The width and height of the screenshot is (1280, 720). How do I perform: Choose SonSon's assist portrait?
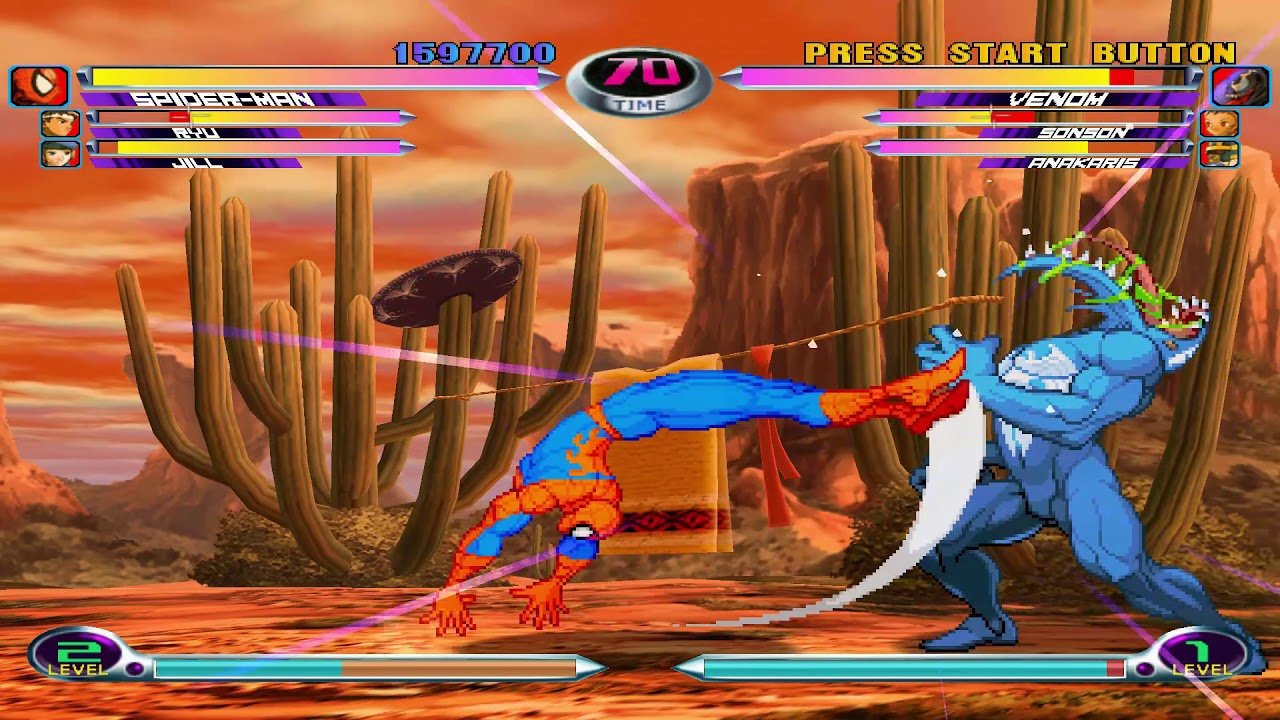[x=1219, y=124]
